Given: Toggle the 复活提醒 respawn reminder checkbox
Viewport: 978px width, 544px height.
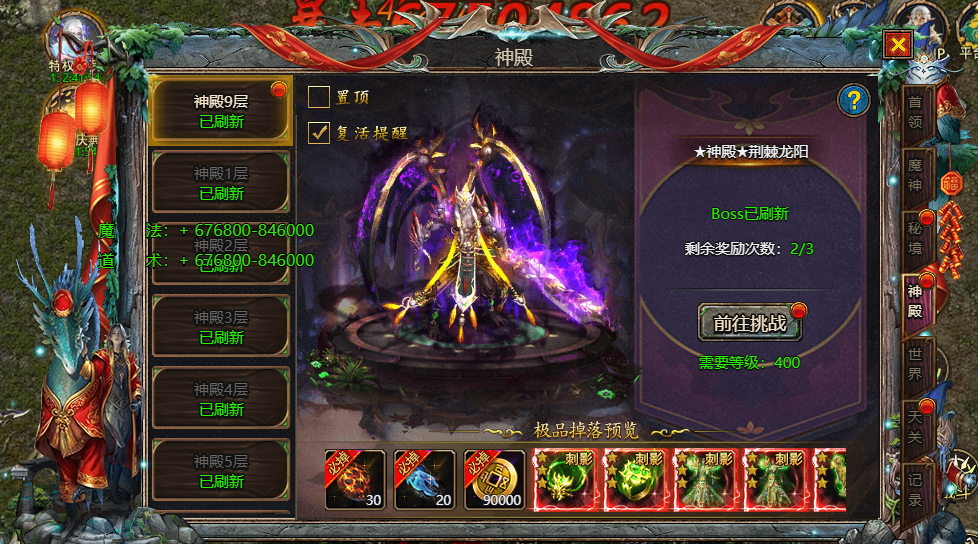Looking at the screenshot, I should (x=319, y=132).
